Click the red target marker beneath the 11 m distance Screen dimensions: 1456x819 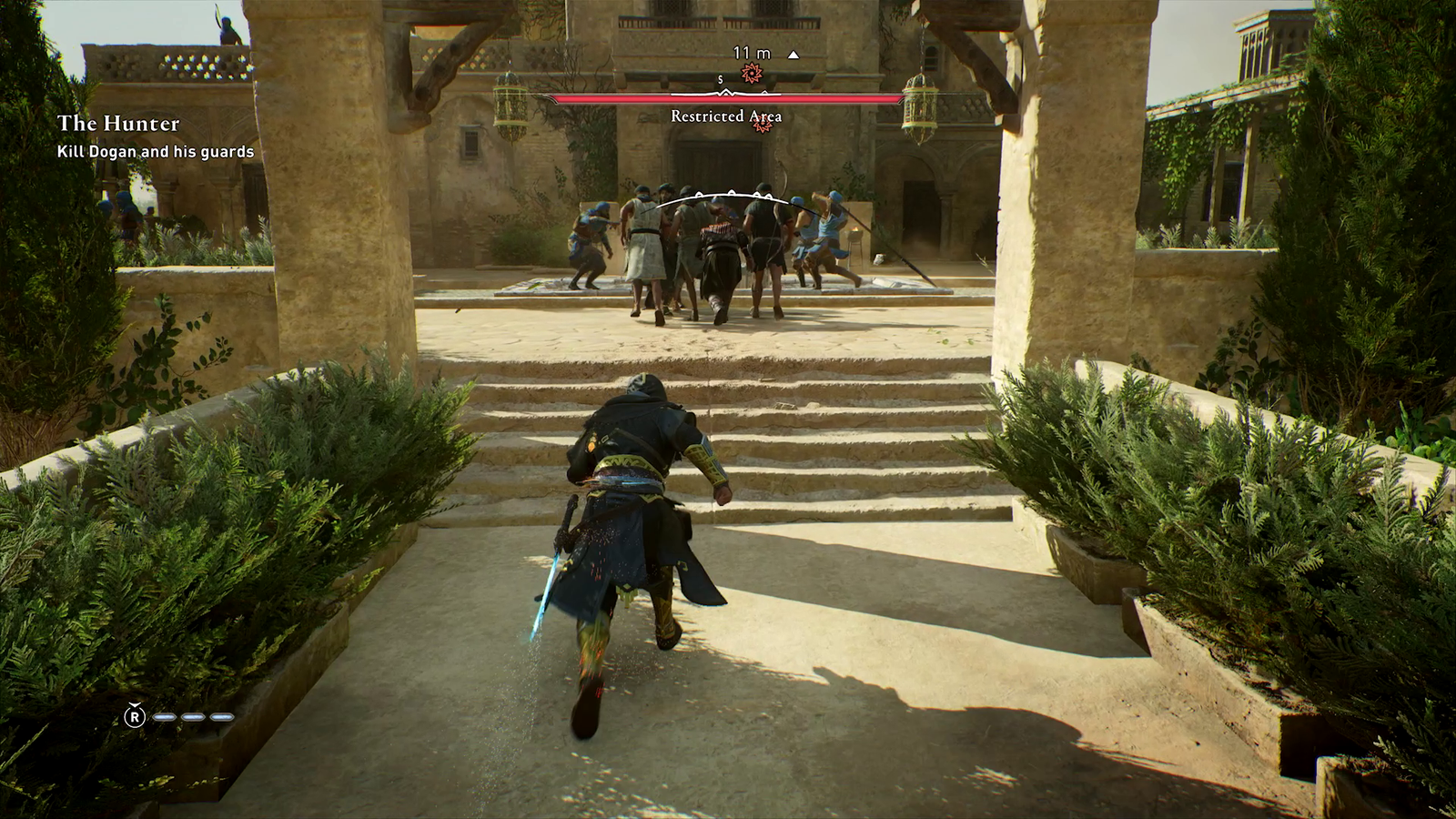click(752, 74)
